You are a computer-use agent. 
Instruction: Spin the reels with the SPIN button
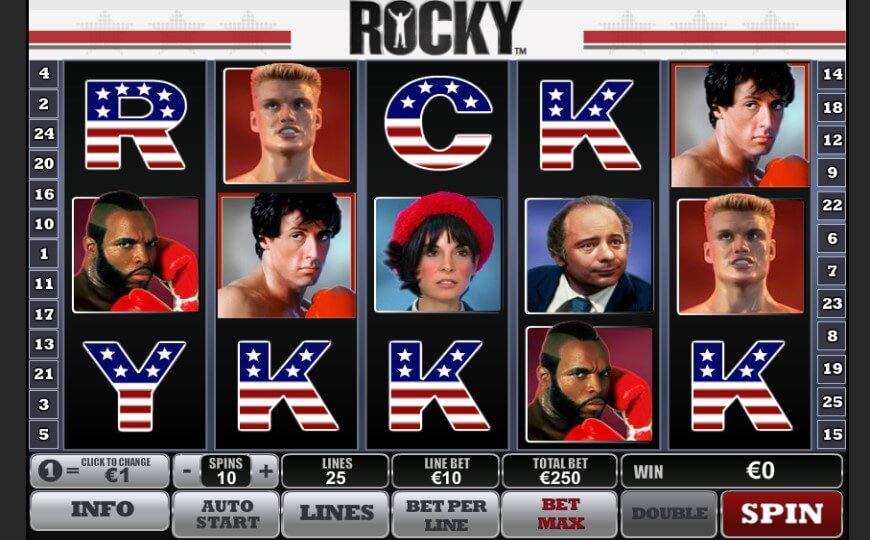tap(781, 513)
